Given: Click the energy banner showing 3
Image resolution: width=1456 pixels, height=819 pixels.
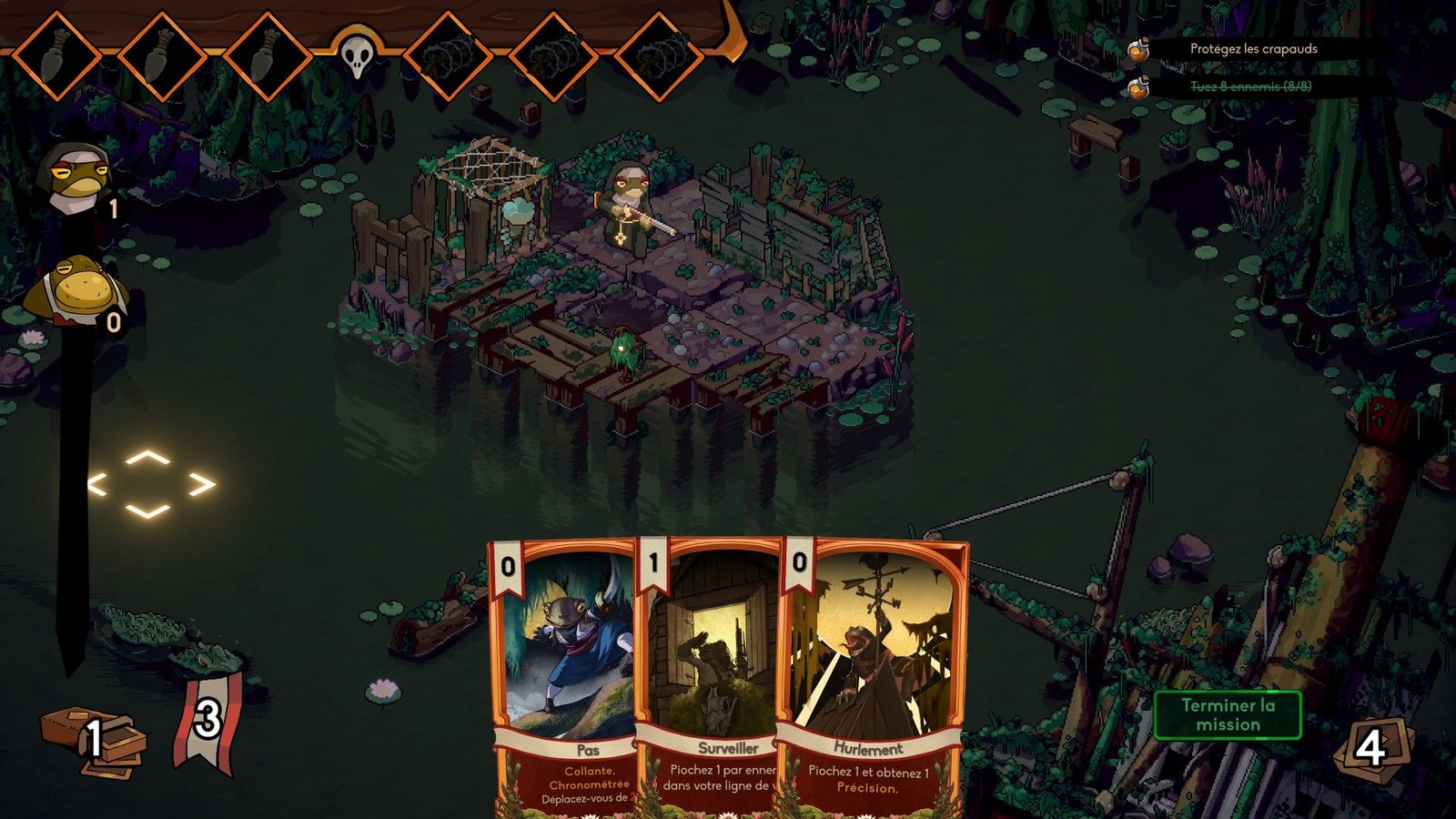Looking at the screenshot, I should 207,722.
